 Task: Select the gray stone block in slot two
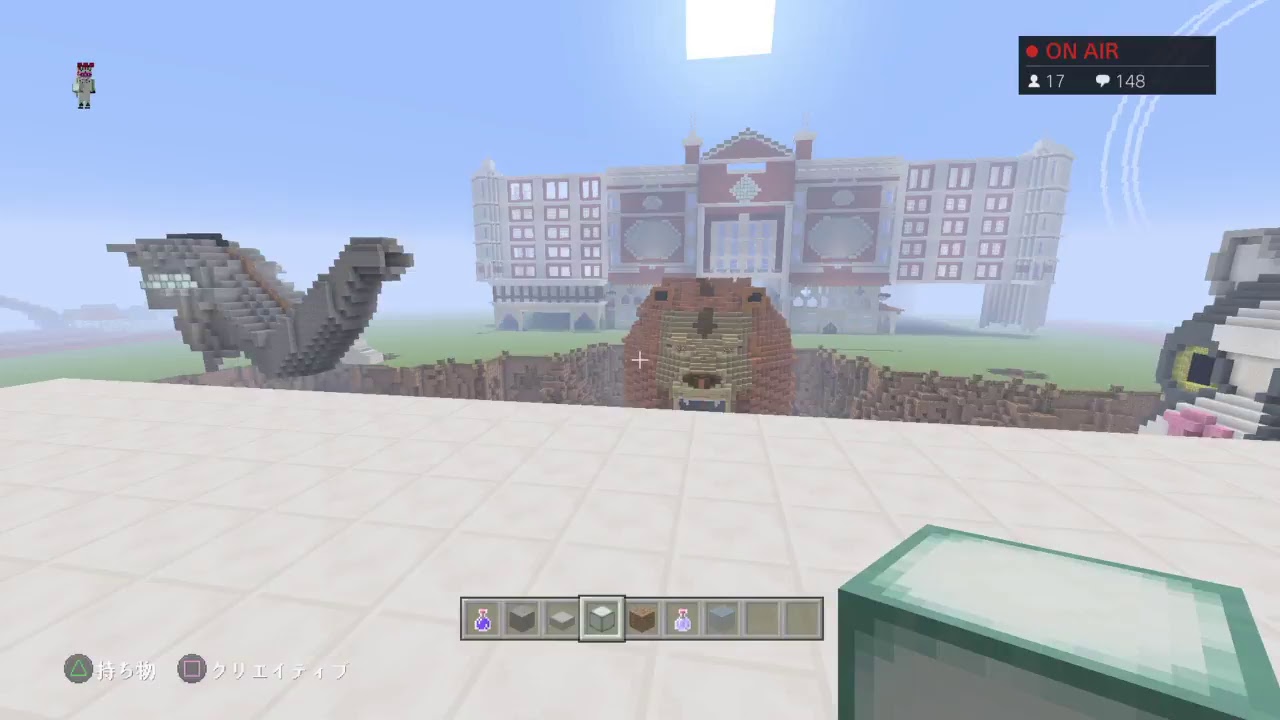click(522, 618)
